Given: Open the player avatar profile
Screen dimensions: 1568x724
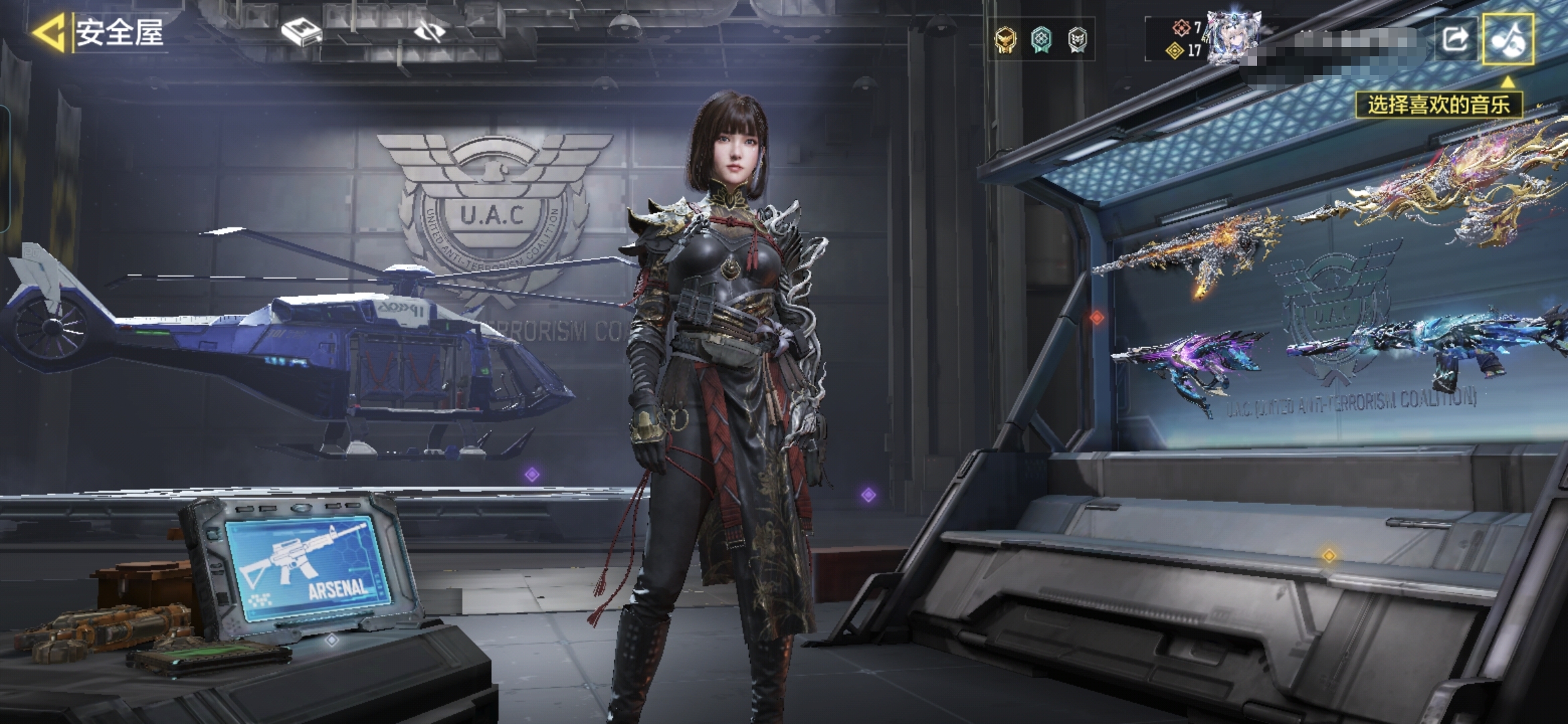Looking at the screenshot, I should click(x=1233, y=37).
